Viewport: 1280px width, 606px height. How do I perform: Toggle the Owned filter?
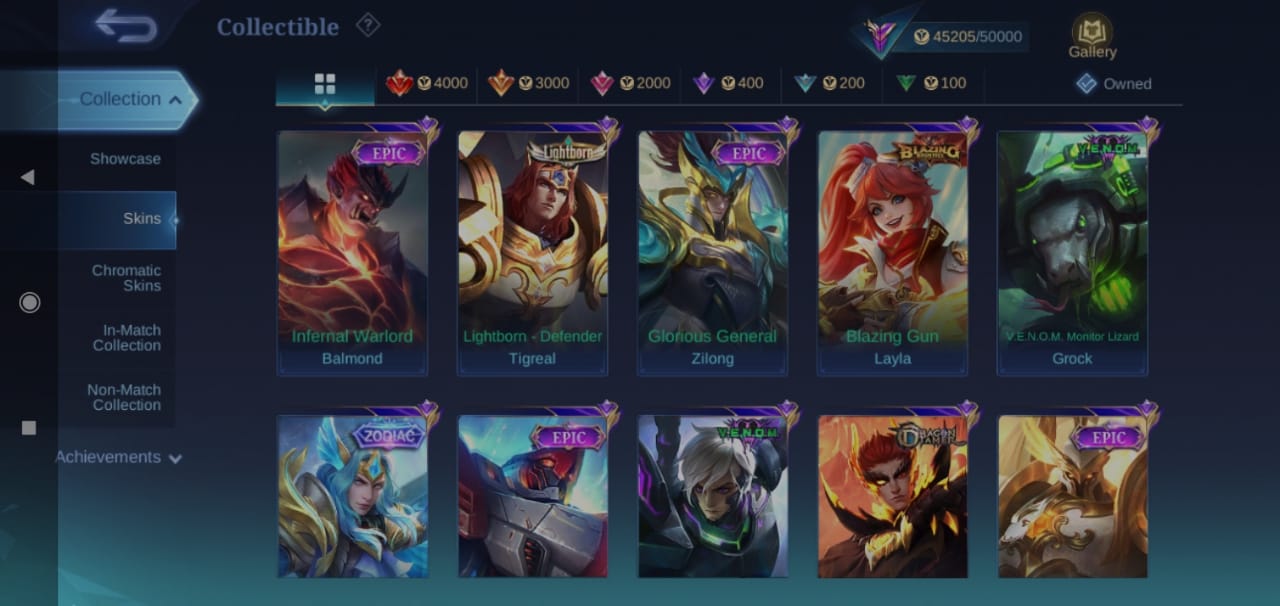point(1114,84)
